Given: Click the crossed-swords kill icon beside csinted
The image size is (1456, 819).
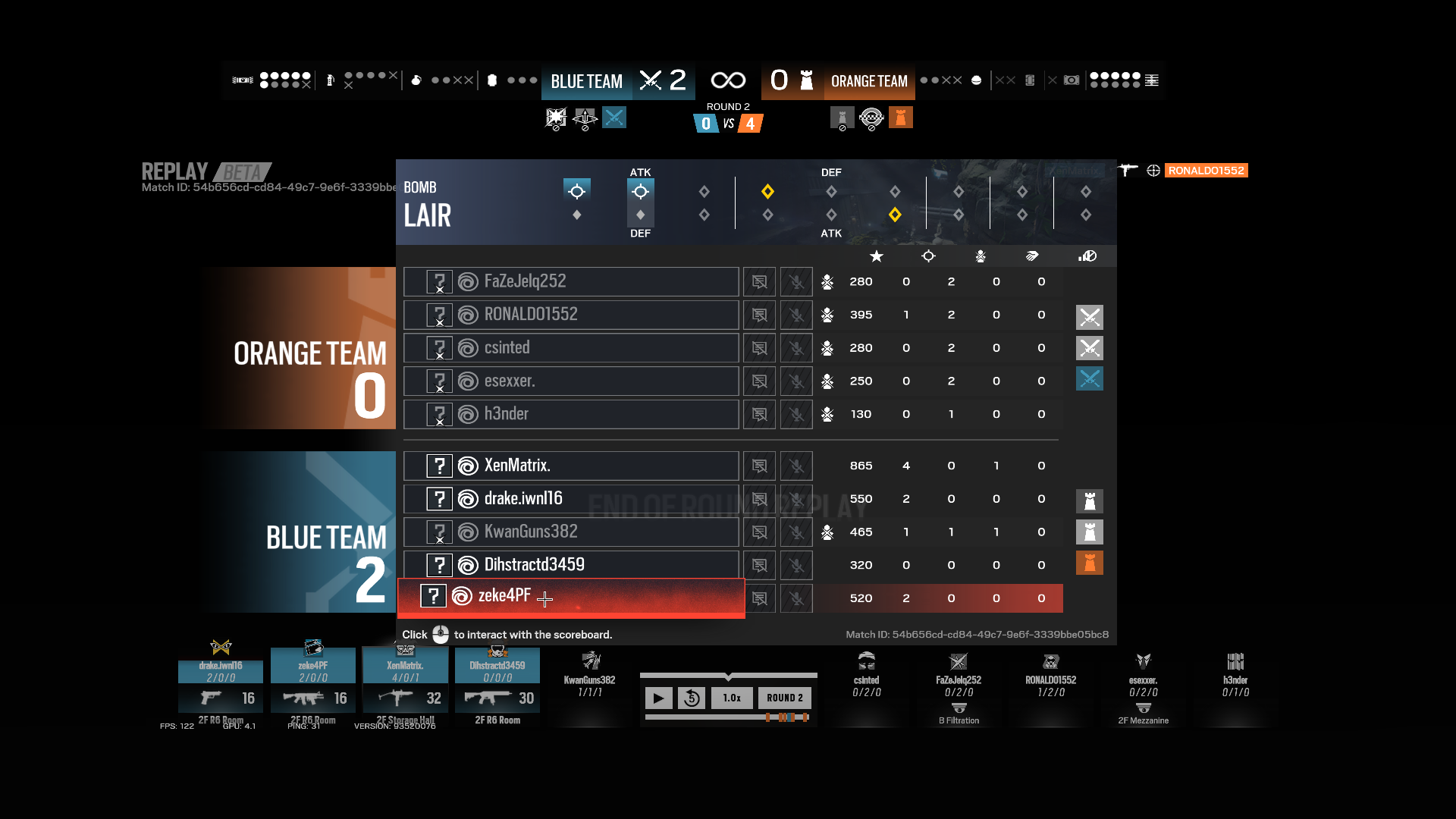Looking at the screenshot, I should [1090, 348].
